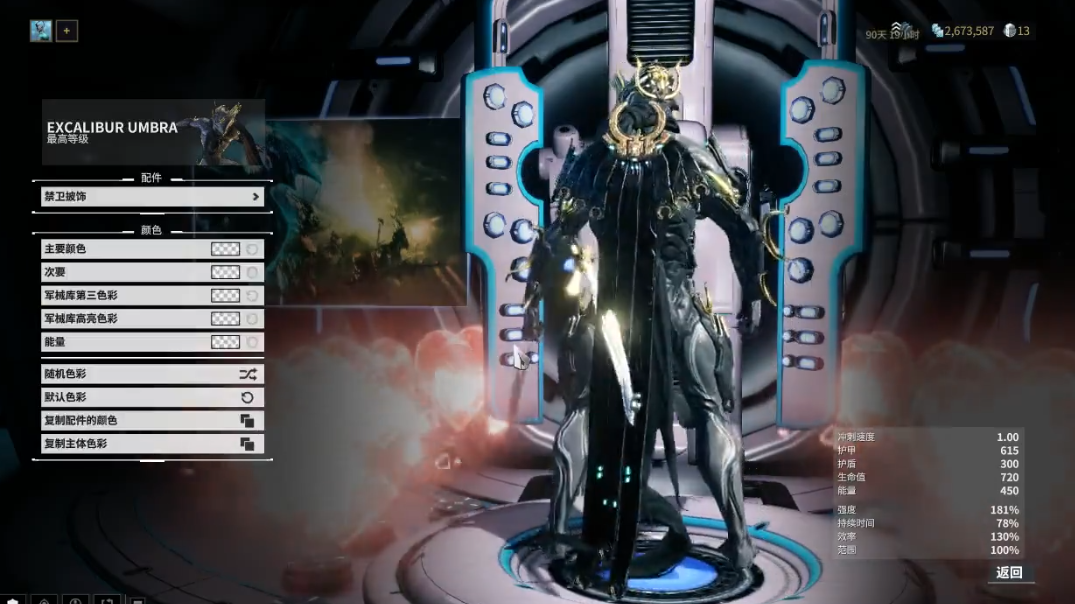This screenshot has width=1075, height=604.
Task: Click the player avatar portrait
Action: point(40,31)
